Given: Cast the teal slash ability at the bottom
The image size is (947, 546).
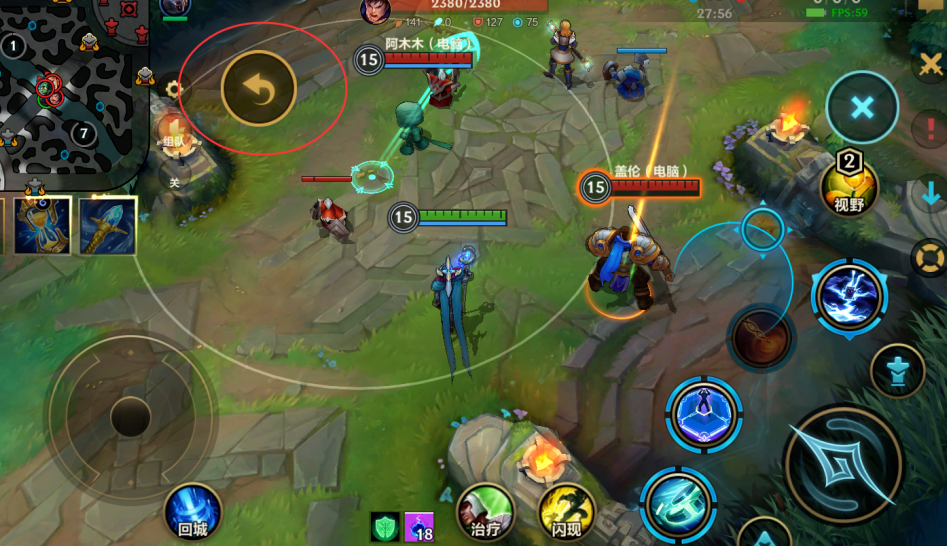Looking at the screenshot, I should tap(677, 504).
